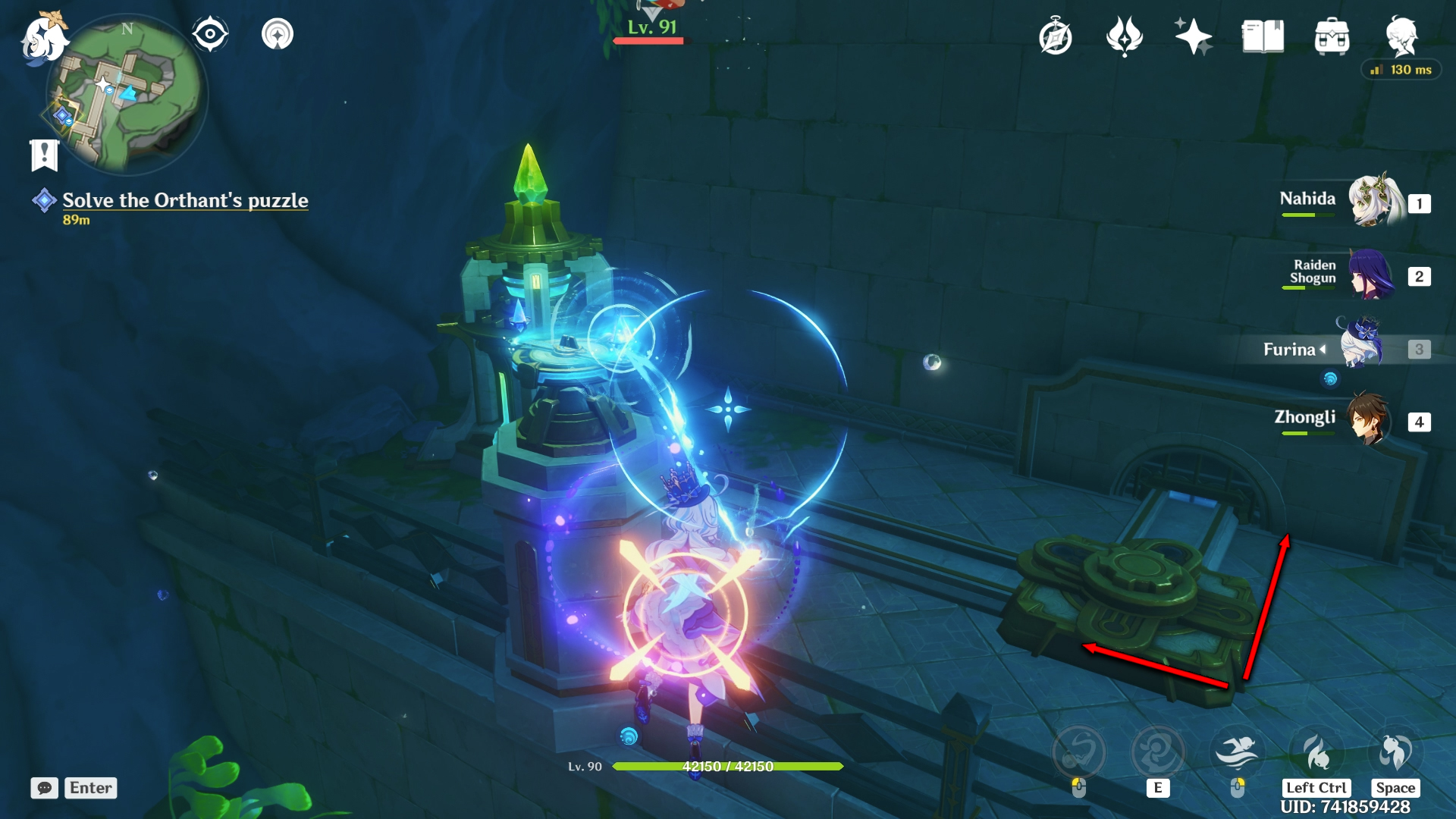Open the quest log exclamation banner
Screen dimensions: 1456x819
(x=44, y=155)
